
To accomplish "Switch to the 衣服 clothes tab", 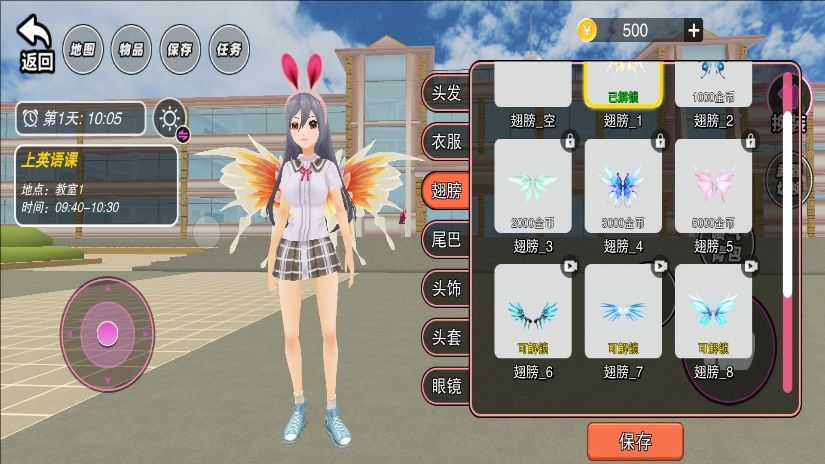I will [446, 141].
